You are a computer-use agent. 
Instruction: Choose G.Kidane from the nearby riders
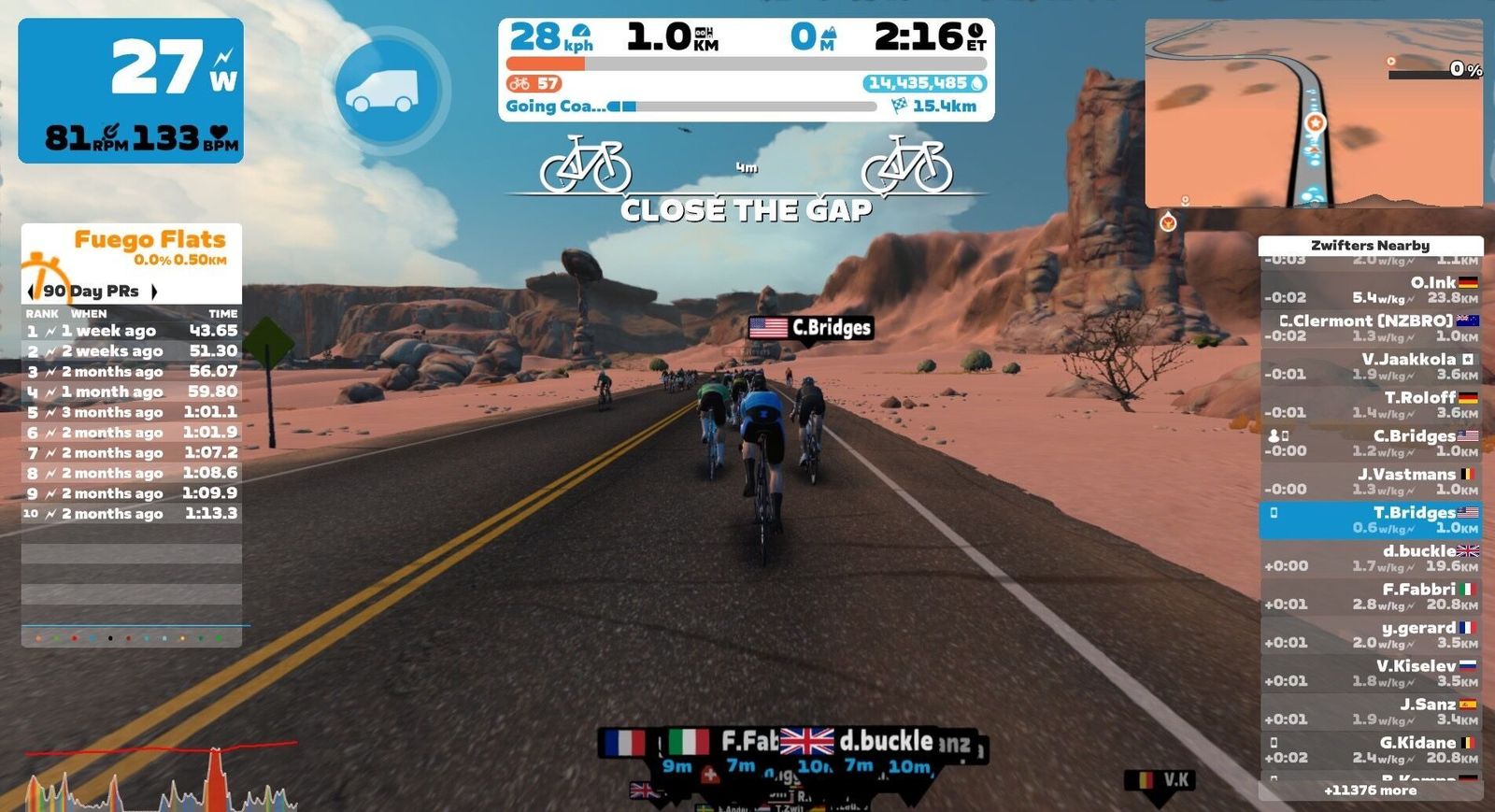tap(1370, 749)
